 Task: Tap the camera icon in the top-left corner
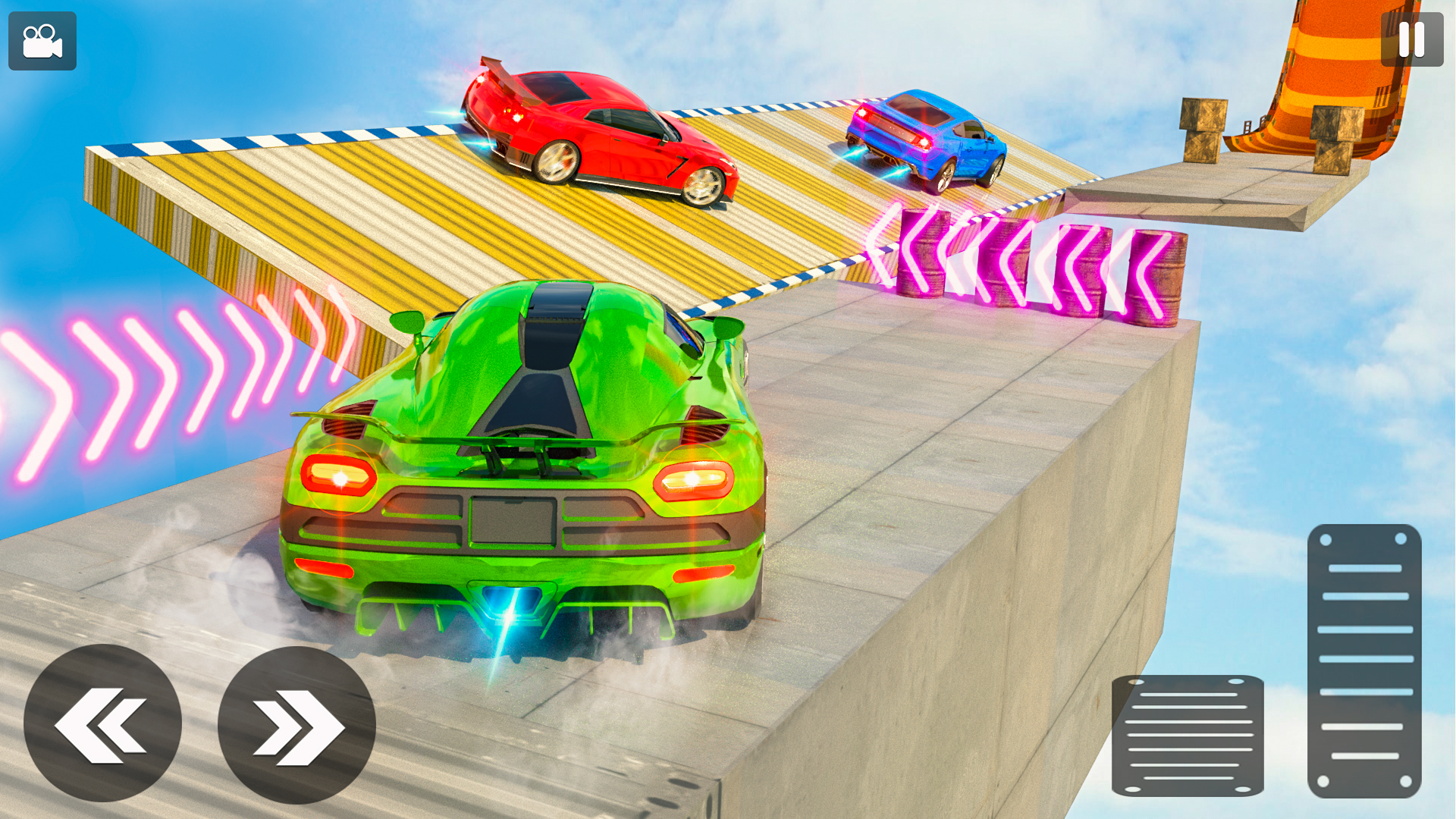click(42, 42)
